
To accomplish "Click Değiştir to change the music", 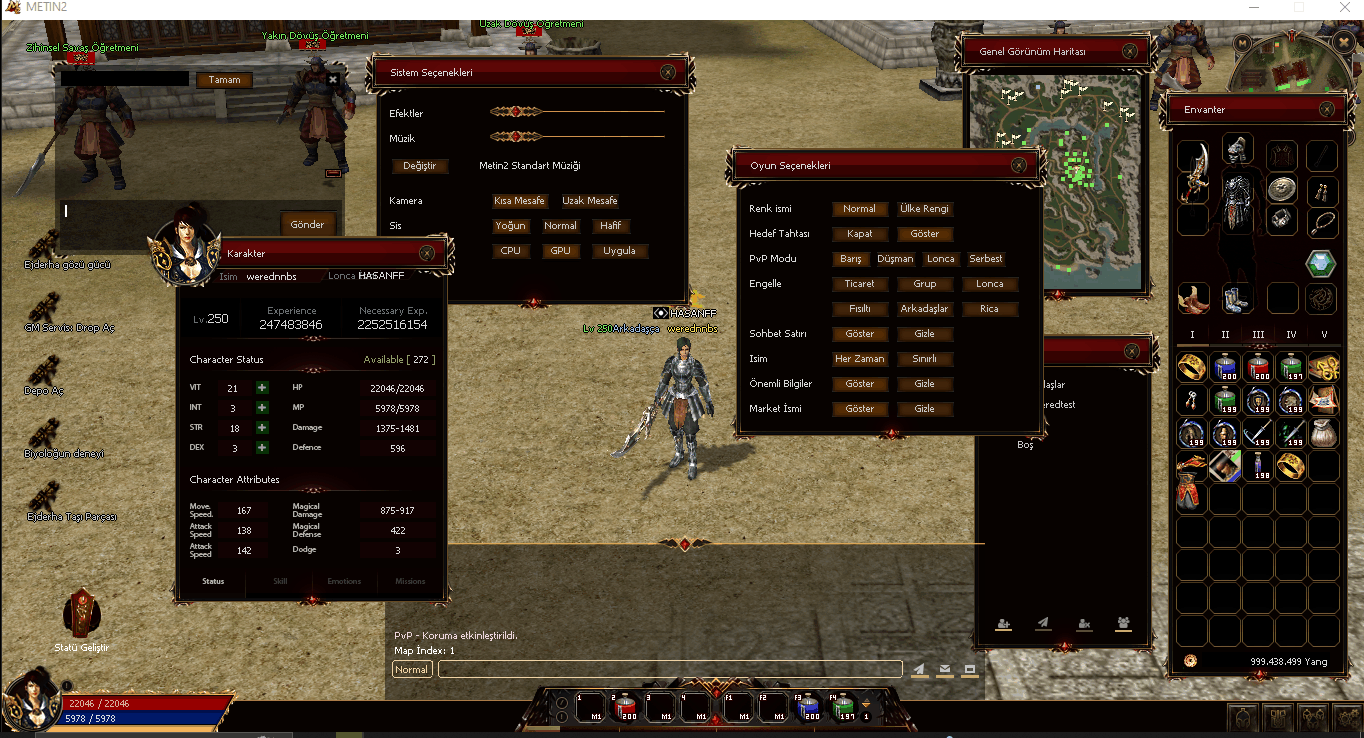I will tap(419, 165).
